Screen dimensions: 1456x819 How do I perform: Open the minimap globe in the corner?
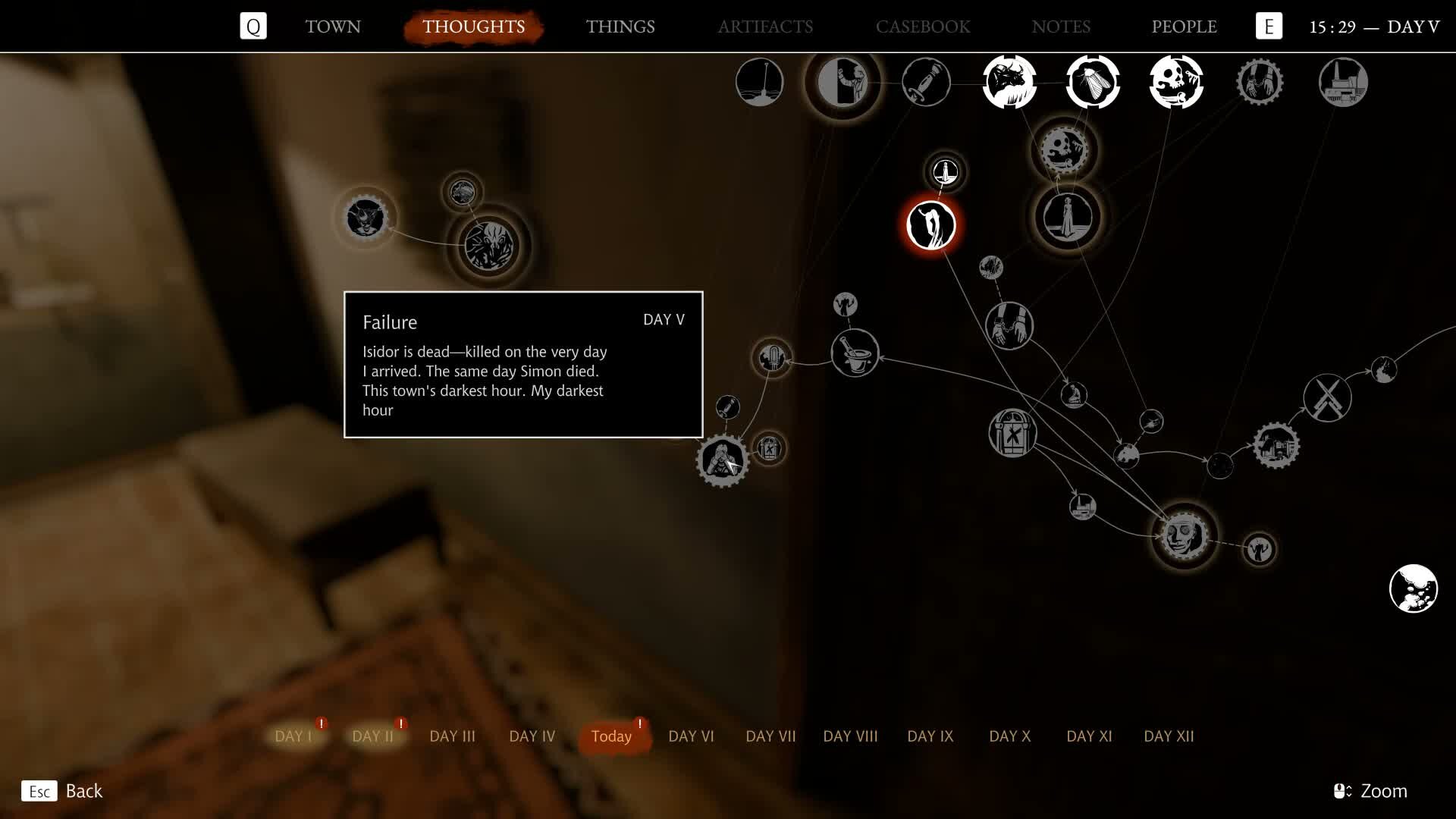coord(1413,588)
